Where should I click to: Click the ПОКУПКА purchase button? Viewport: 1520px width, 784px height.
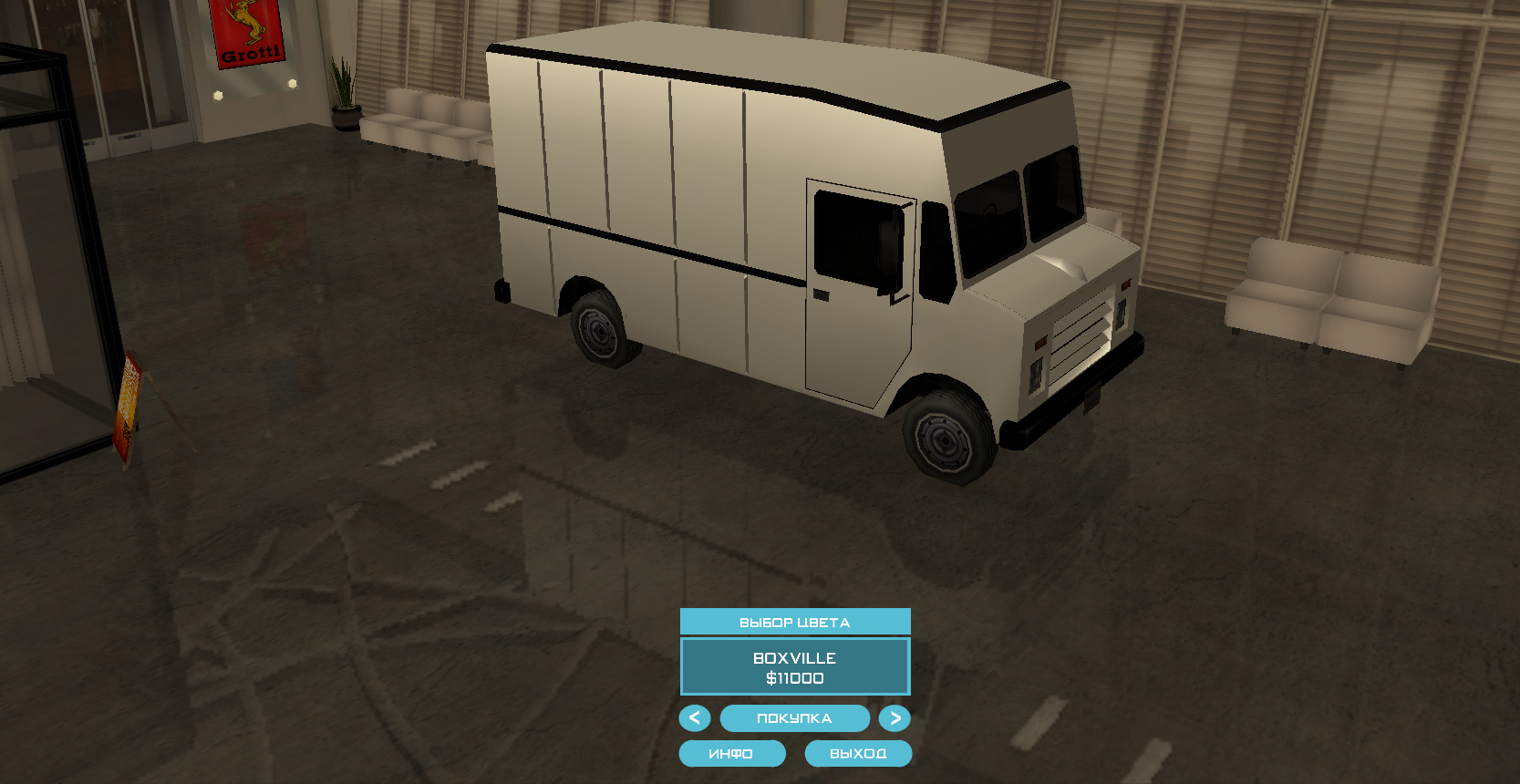coord(794,718)
